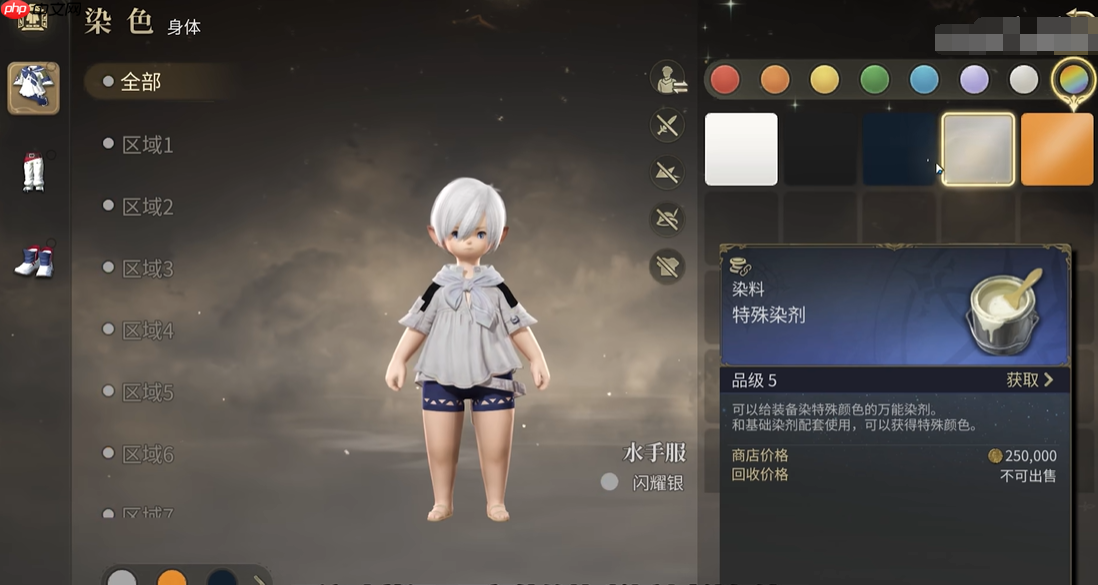The image size is (1098, 585).
Task: Switch to the red dye category
Action: [x=725, y=79]
